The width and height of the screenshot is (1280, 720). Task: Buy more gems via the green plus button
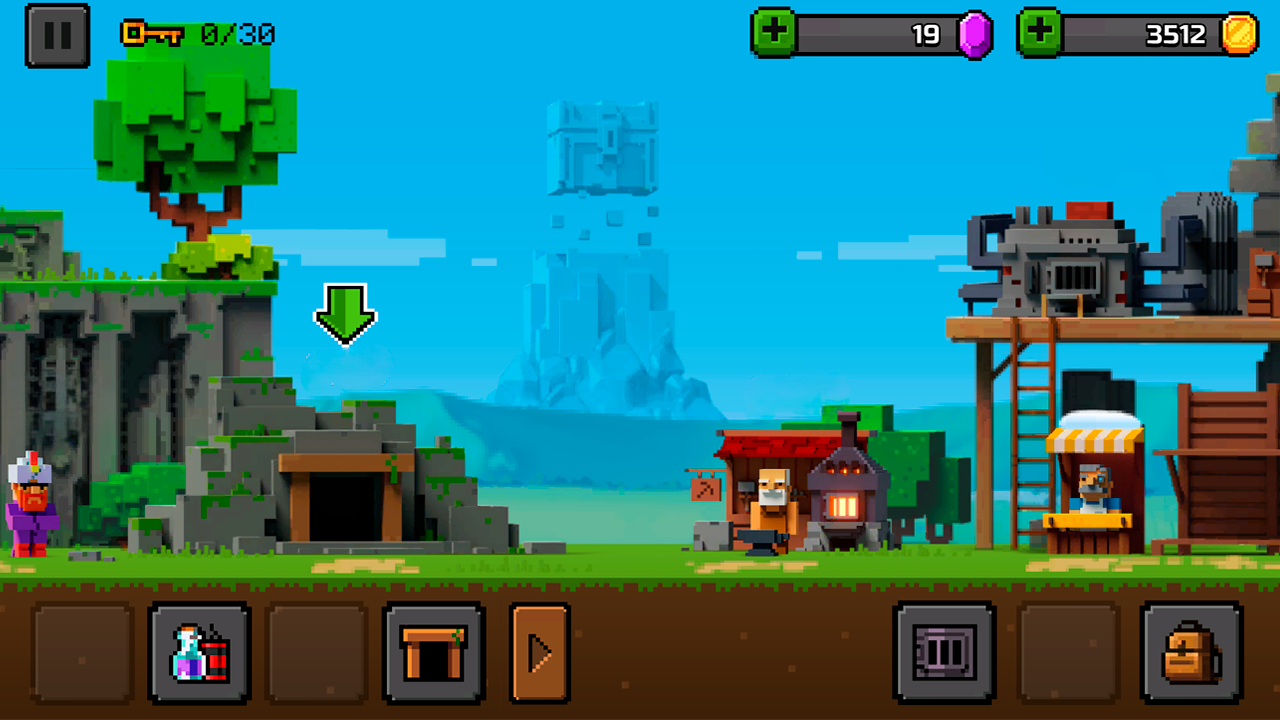[775, 35]
